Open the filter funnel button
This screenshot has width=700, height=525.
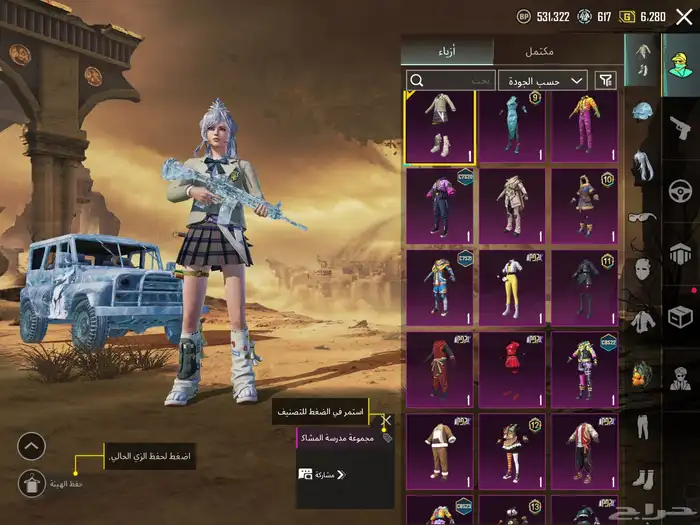(x=605, y=80)
